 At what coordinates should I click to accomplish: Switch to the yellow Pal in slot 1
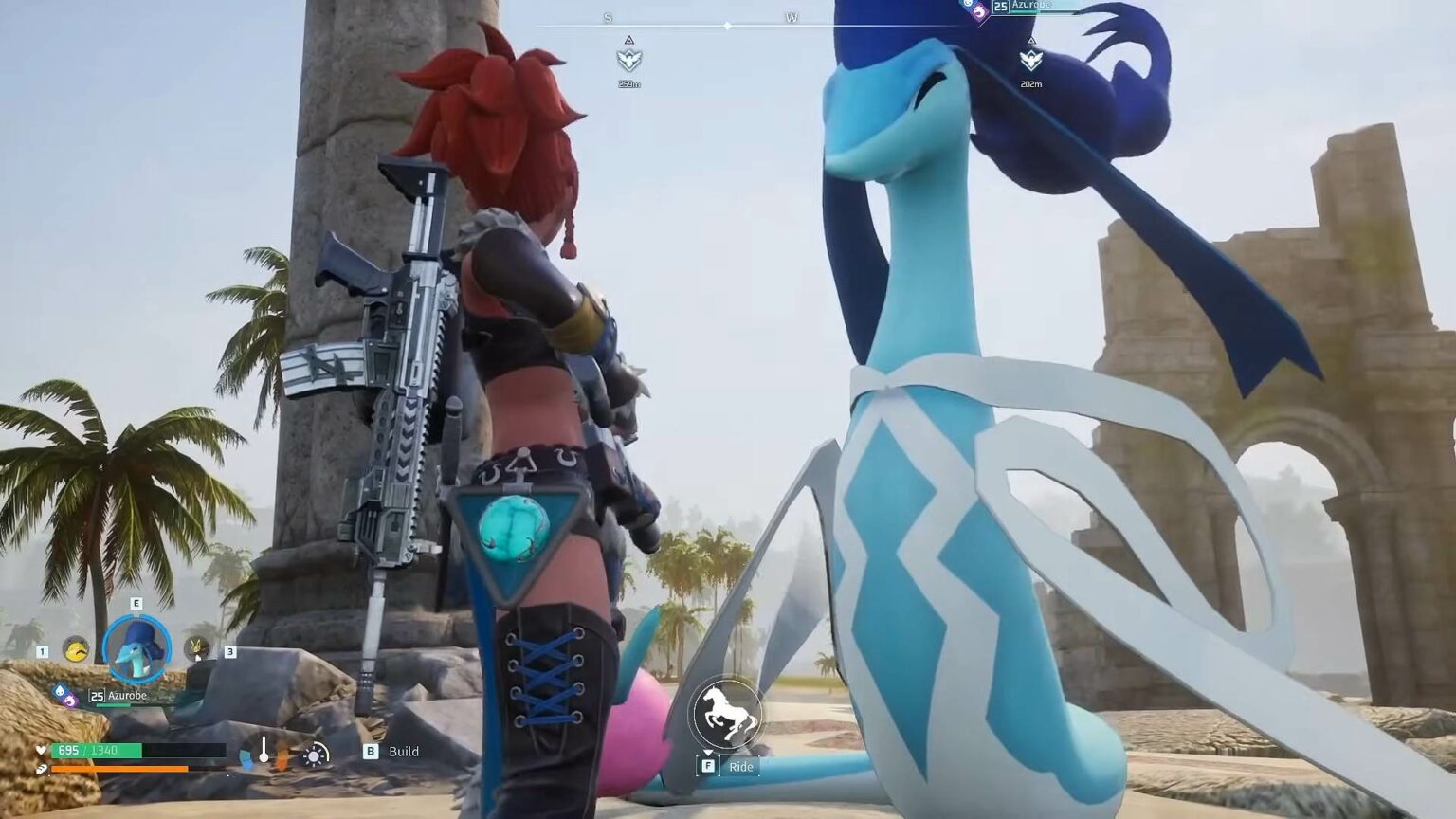pyautogui.click(x=76, y=648)
